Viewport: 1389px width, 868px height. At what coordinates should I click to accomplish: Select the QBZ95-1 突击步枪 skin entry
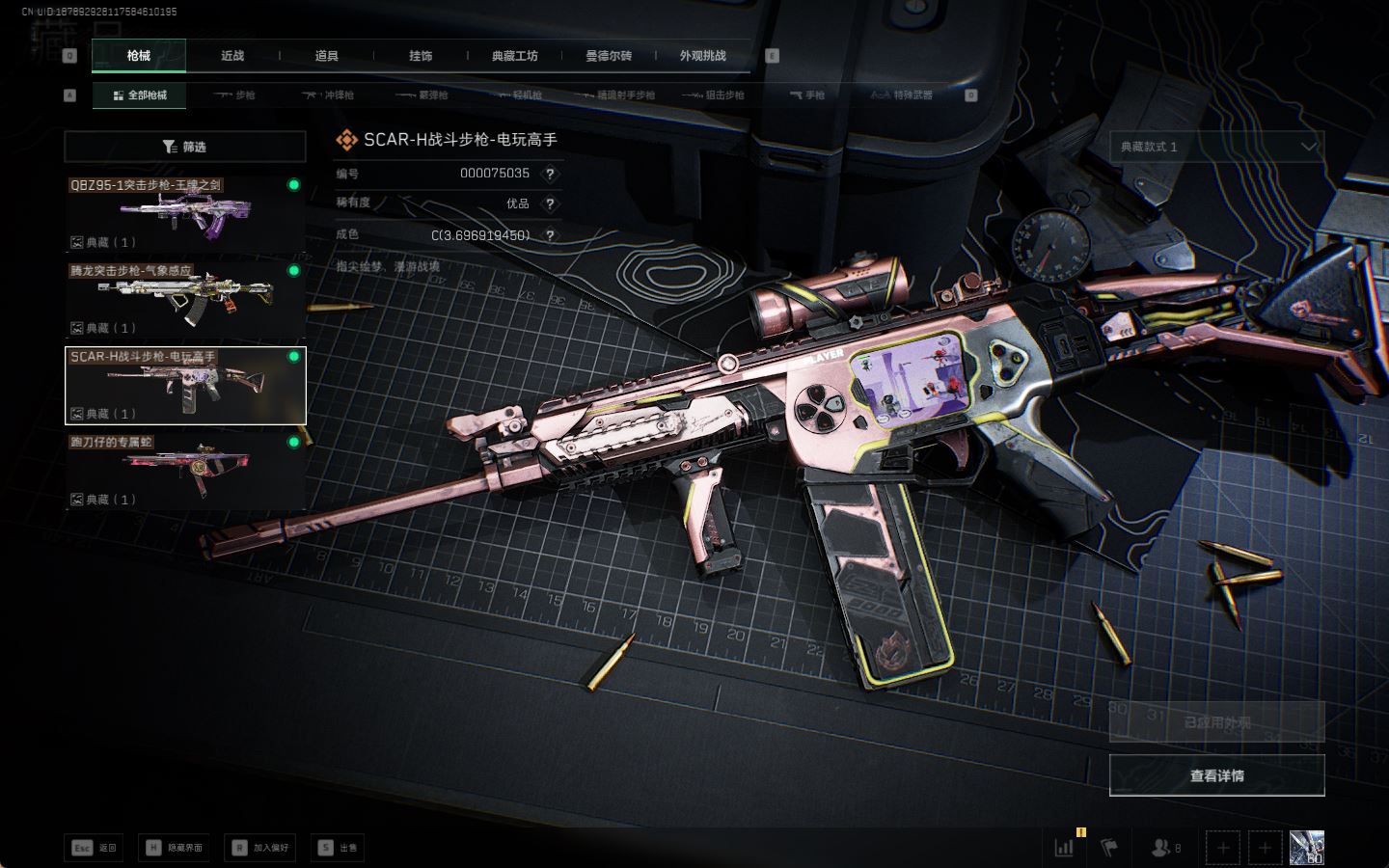(x=185, y=212)
